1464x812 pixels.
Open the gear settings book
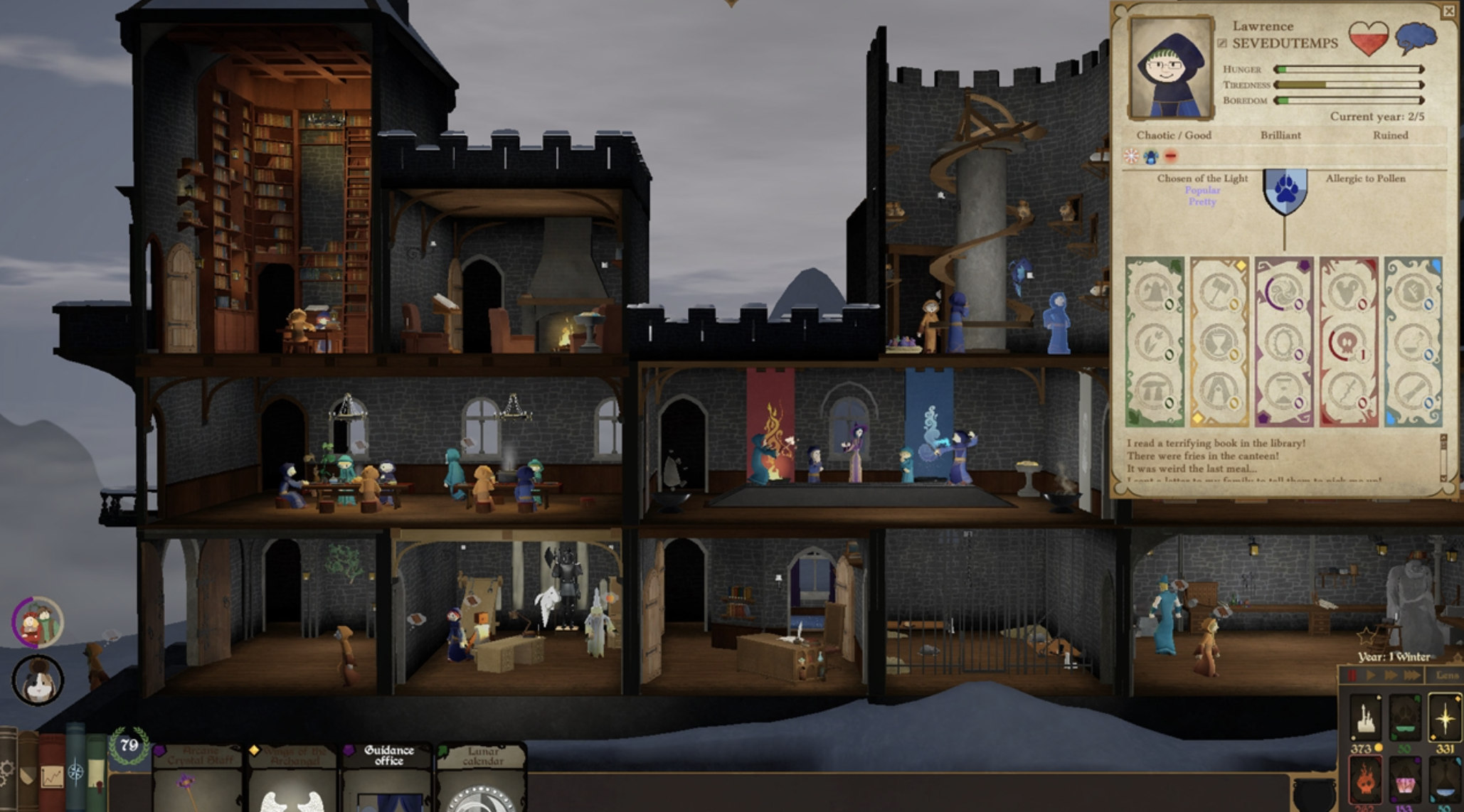[8, 771]
